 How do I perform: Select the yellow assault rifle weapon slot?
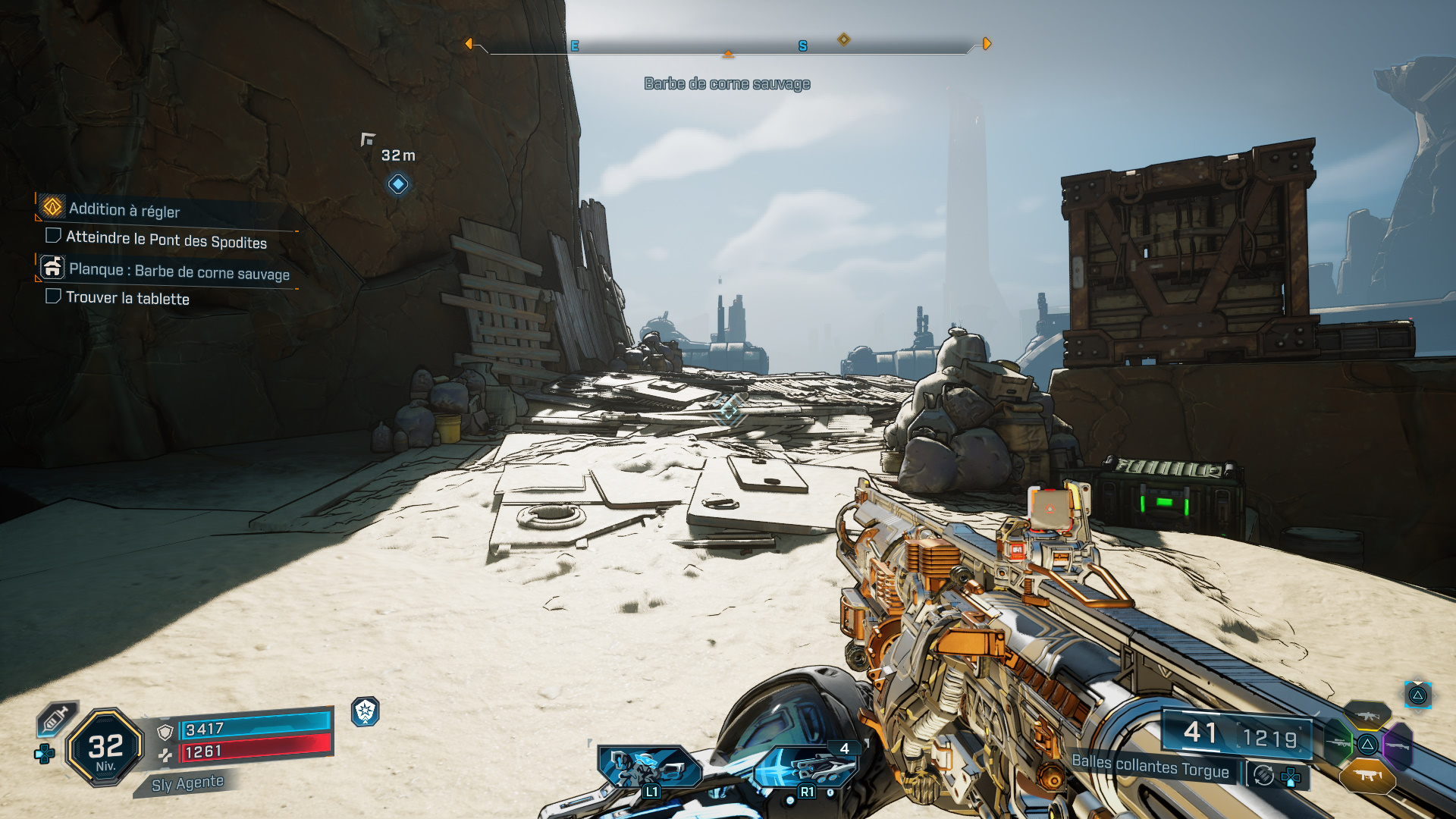pos(1367,715)
